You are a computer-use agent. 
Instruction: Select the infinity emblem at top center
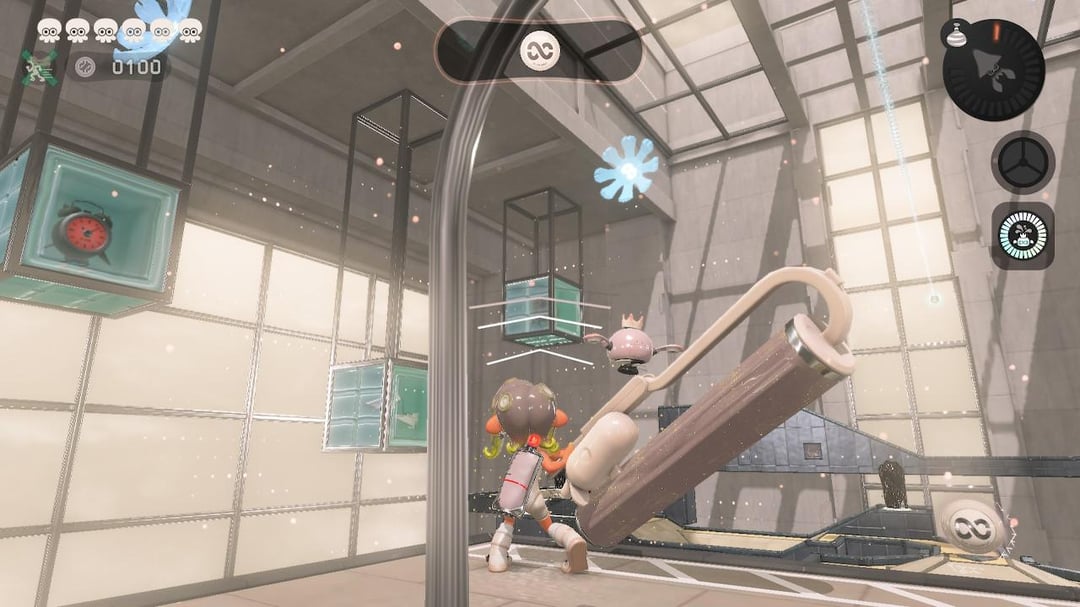539,51
